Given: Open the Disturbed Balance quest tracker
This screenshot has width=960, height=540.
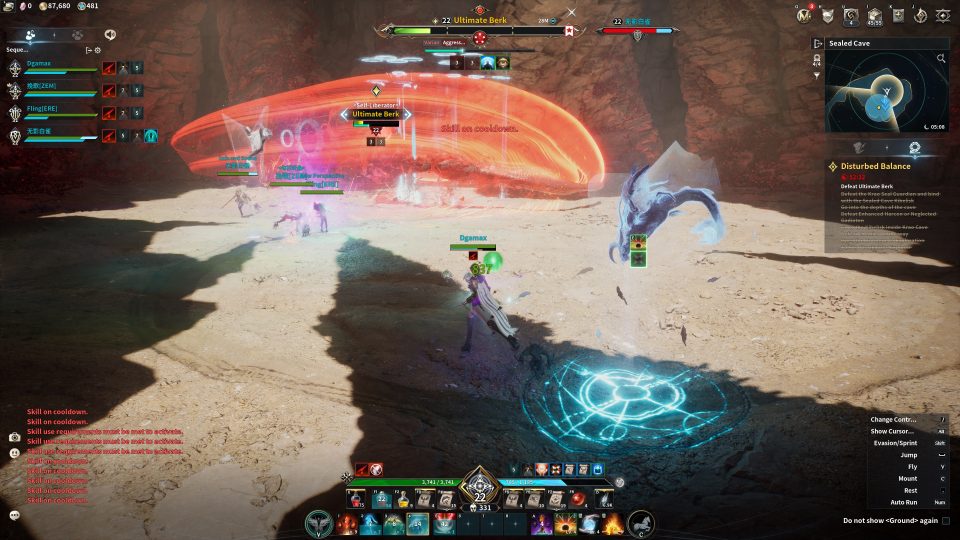Looking at the screenshot, I should coord(868,166).
